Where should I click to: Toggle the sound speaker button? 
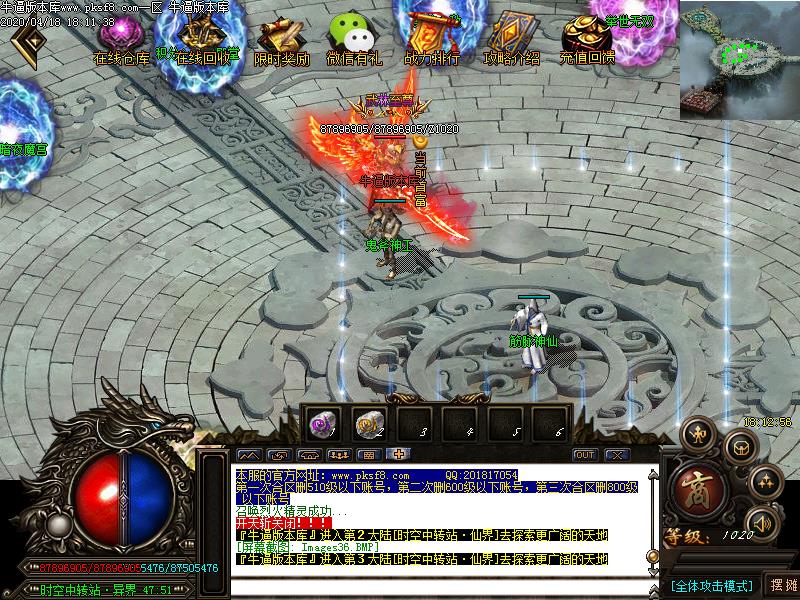(x=764, y=521)
